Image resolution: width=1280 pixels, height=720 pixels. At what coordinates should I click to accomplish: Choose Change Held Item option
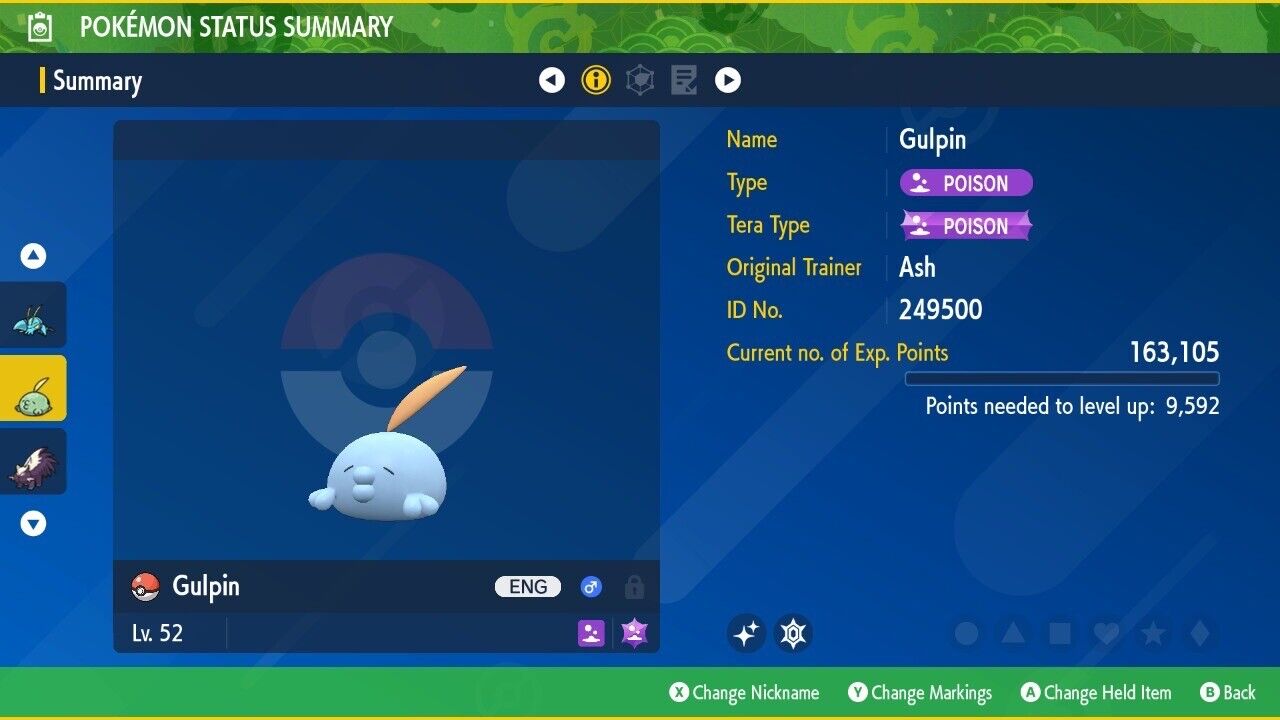tap(1095, 692)
